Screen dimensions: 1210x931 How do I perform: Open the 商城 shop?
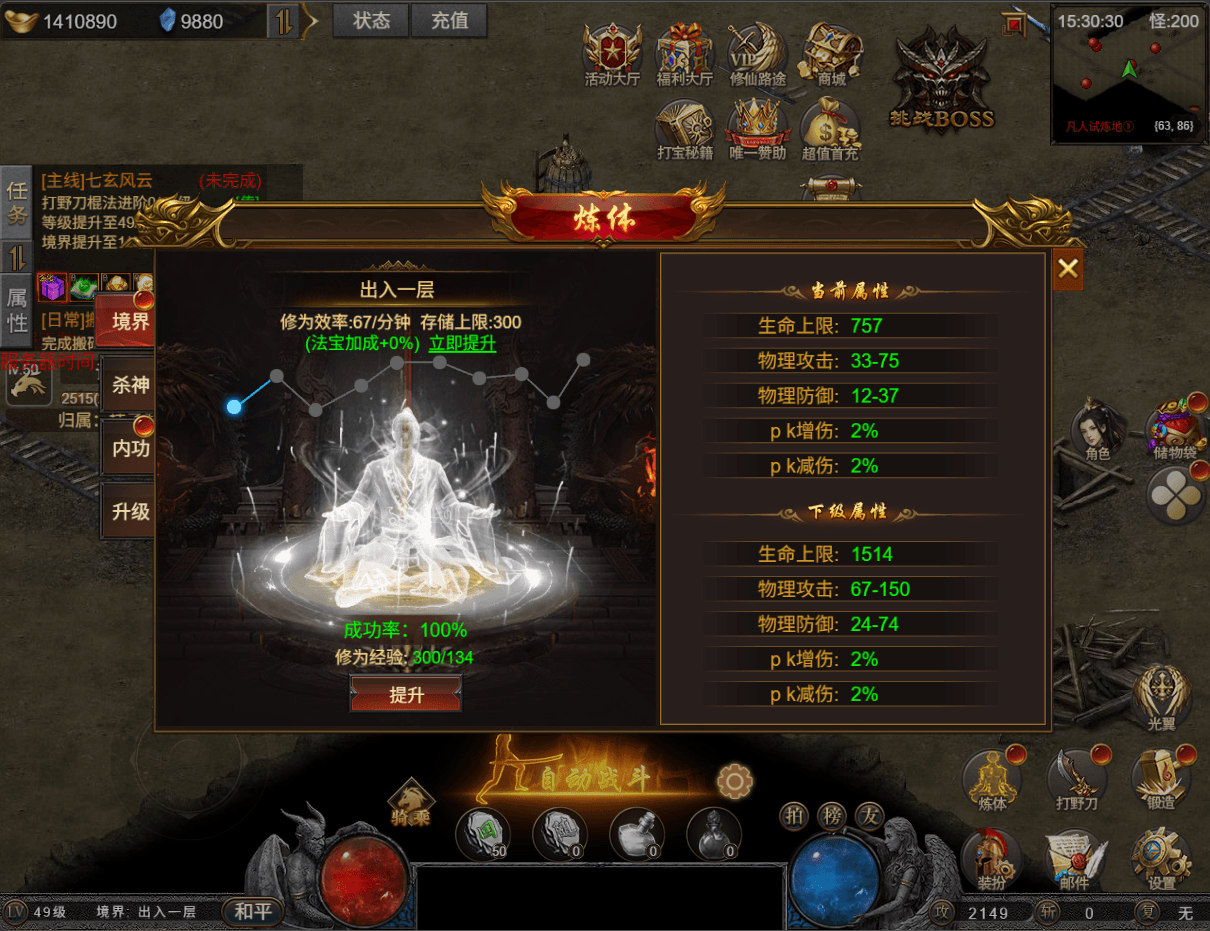831,53
